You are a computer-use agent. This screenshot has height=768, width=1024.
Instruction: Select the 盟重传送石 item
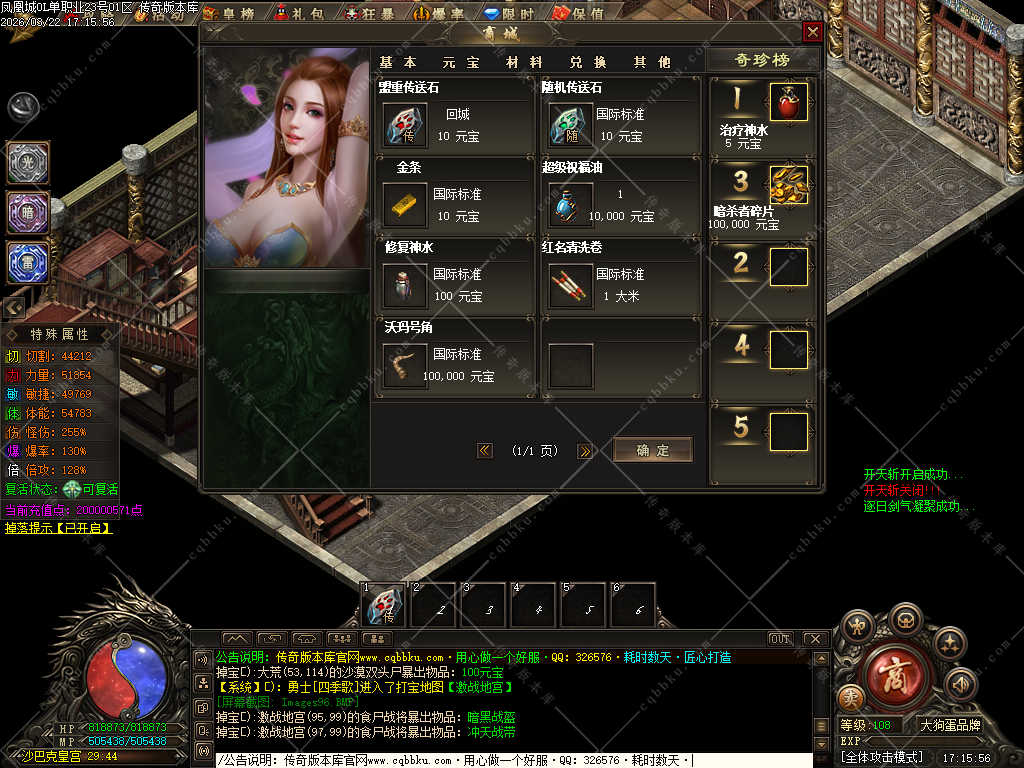pos(405,125)
